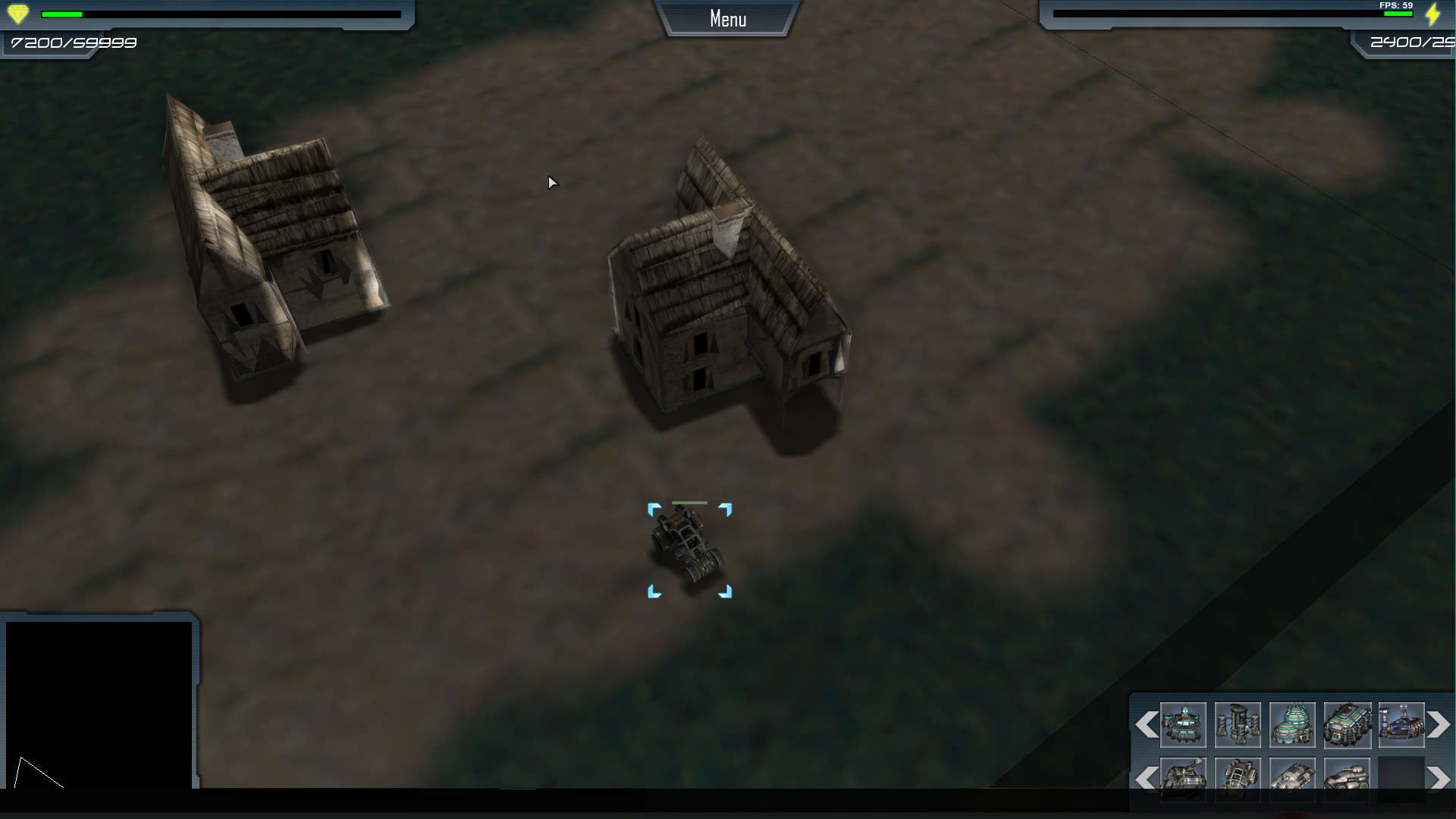This screenshot has height=819, width=1456.
Task: Select the armored rover unit icon
Action: [x=1347, y=781]
